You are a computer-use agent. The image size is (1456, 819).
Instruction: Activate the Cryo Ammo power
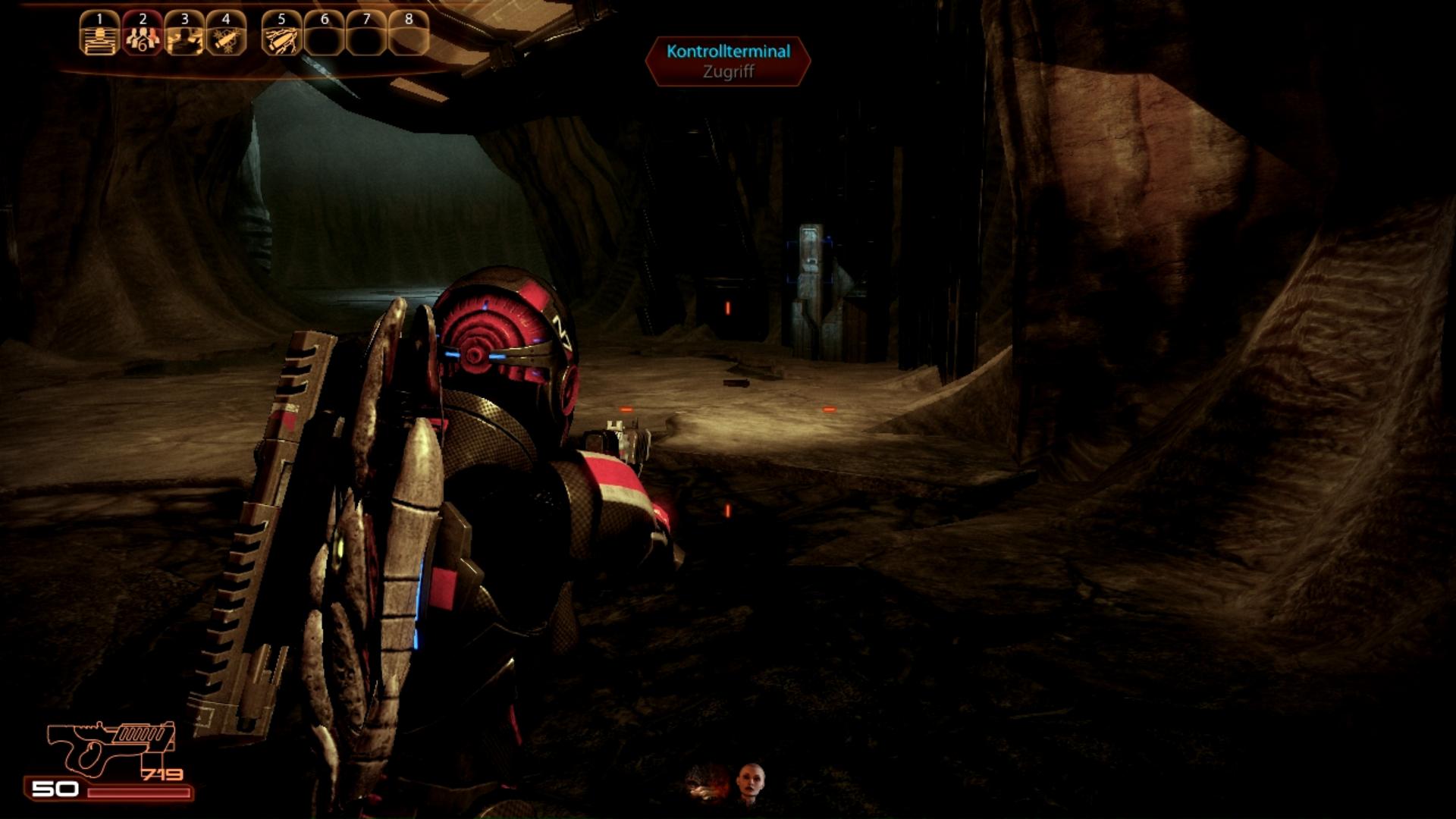226,34
